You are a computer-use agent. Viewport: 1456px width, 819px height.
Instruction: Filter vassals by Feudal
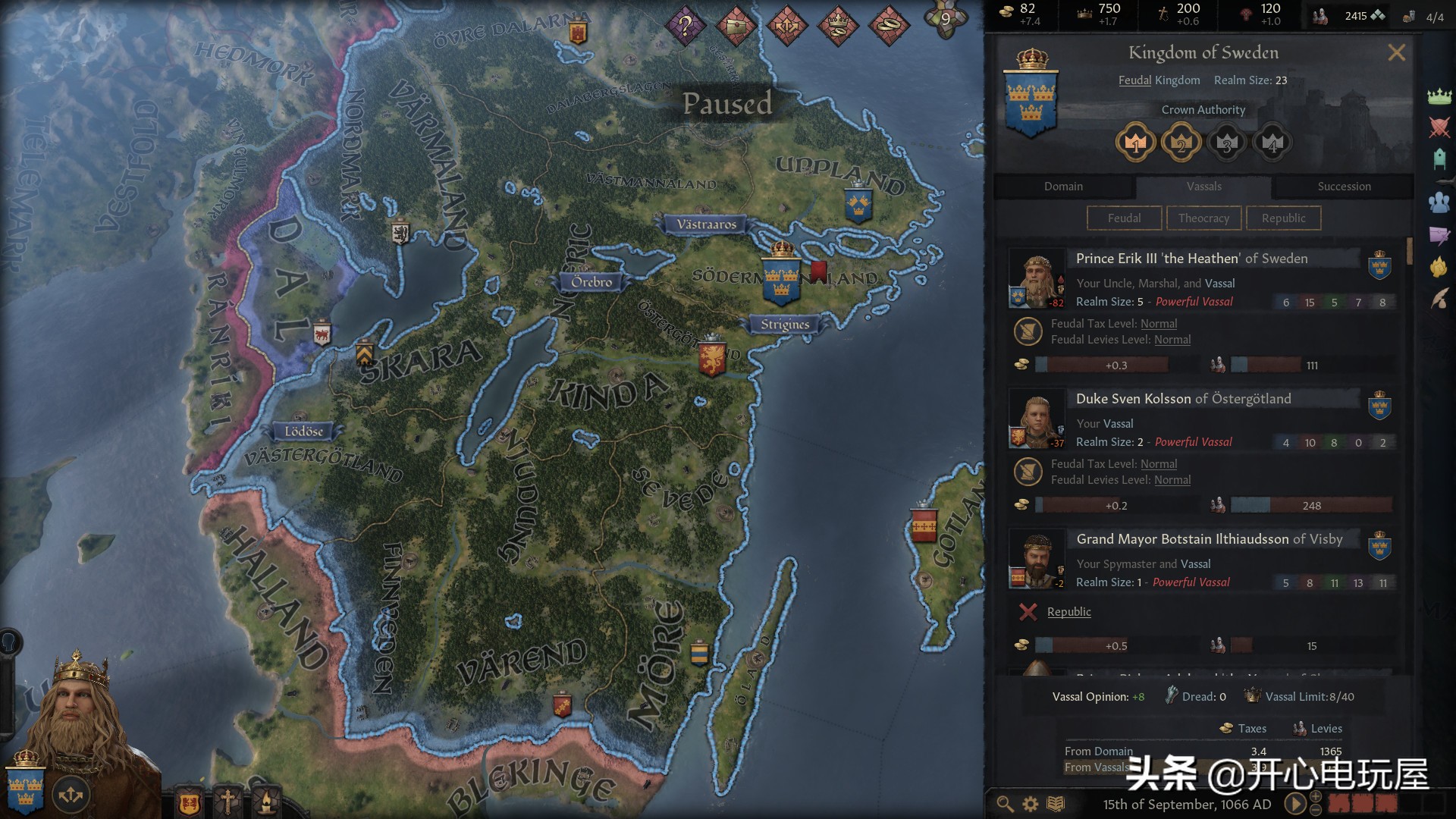[1124, 218]
